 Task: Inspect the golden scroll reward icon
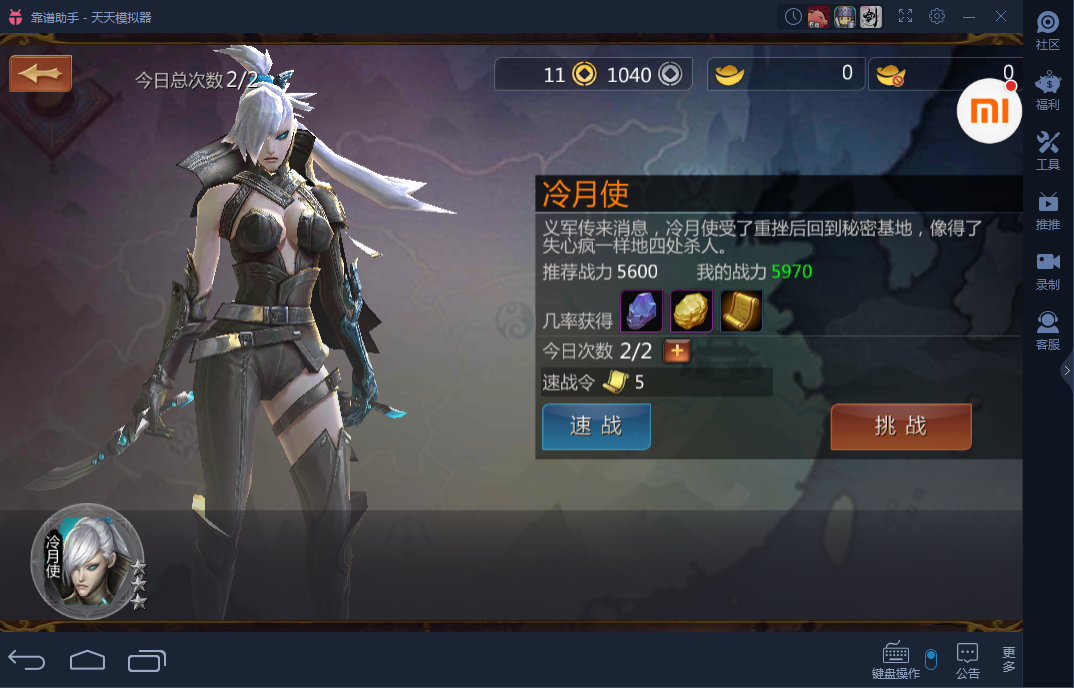pyautogui.click(x=741, y=312)
